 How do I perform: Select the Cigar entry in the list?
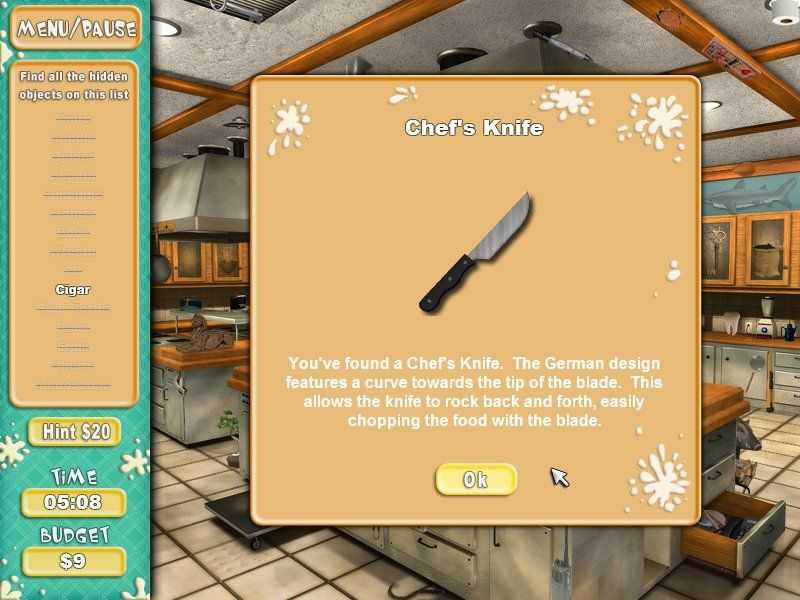point(73,290)
